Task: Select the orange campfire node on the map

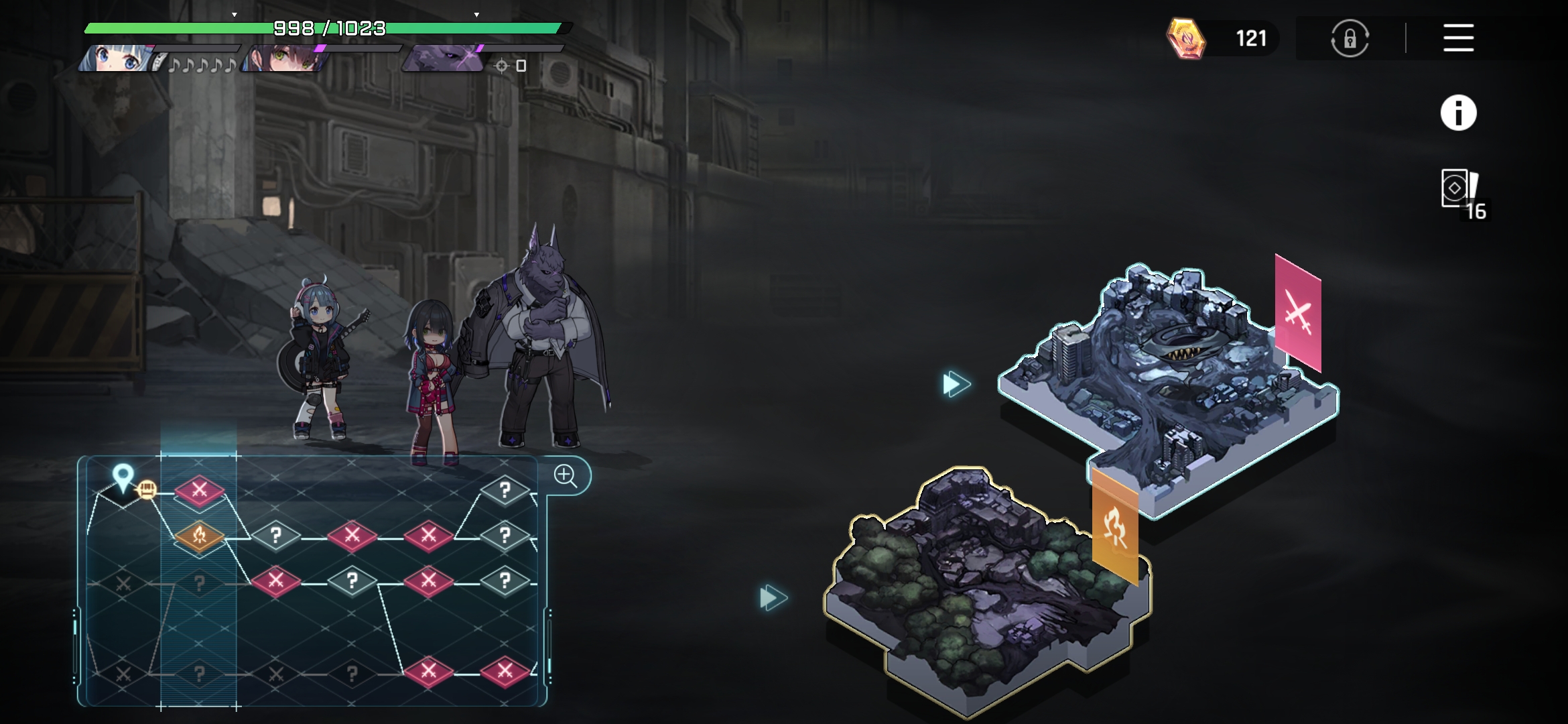Action: 199,536
